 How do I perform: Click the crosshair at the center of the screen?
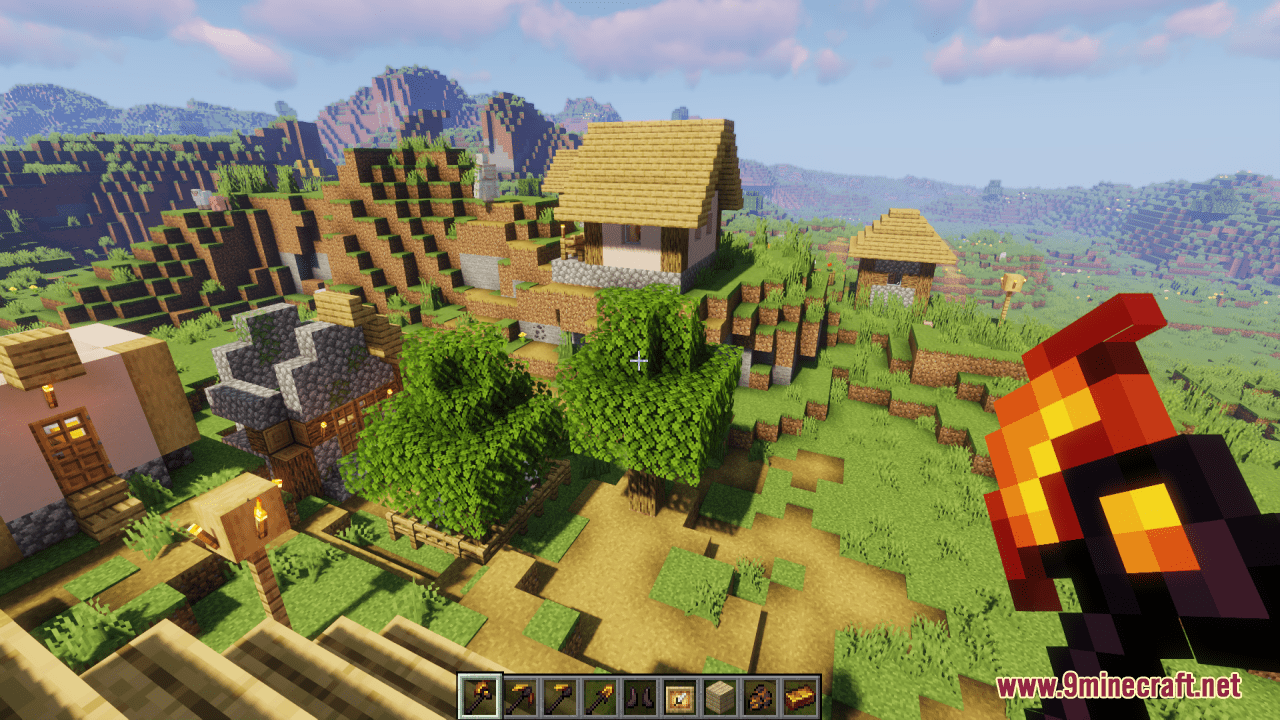[x=640, y=360]
